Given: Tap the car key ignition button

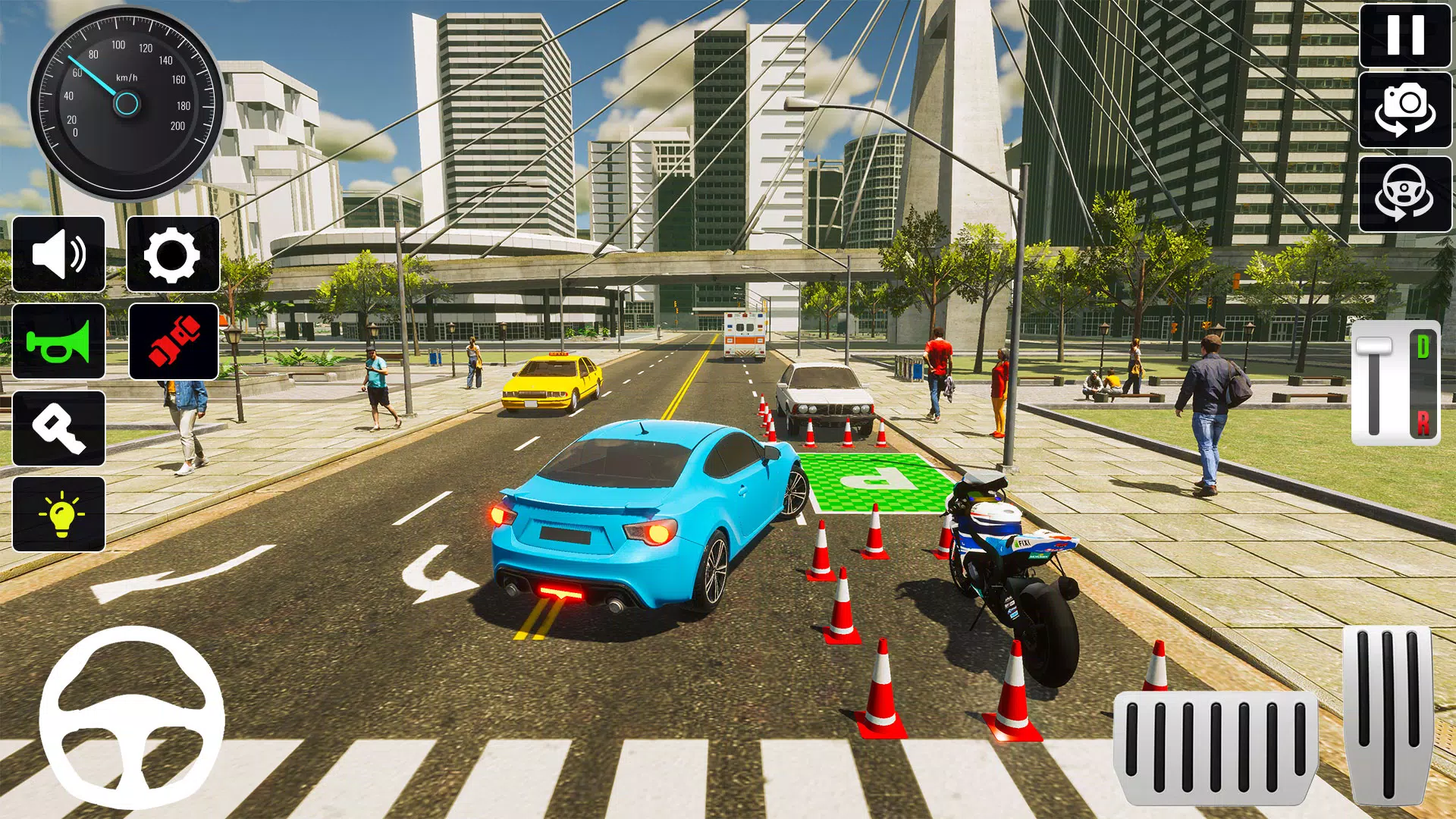Looking at the screenshot, I should [59, 428].
